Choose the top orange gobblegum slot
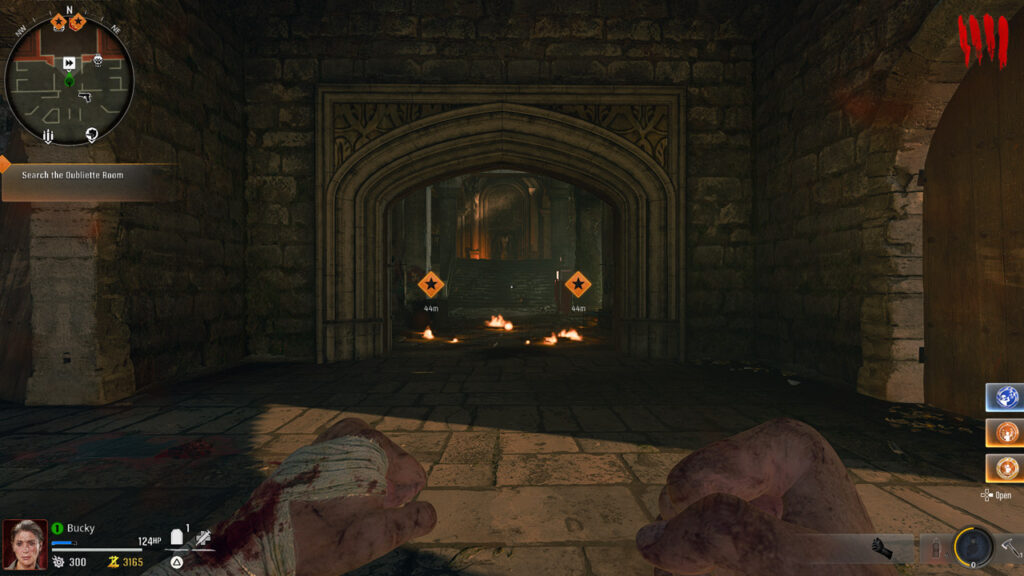Image resolution: width=1024 pixels, height=576 pixels. coord(1002,432)
